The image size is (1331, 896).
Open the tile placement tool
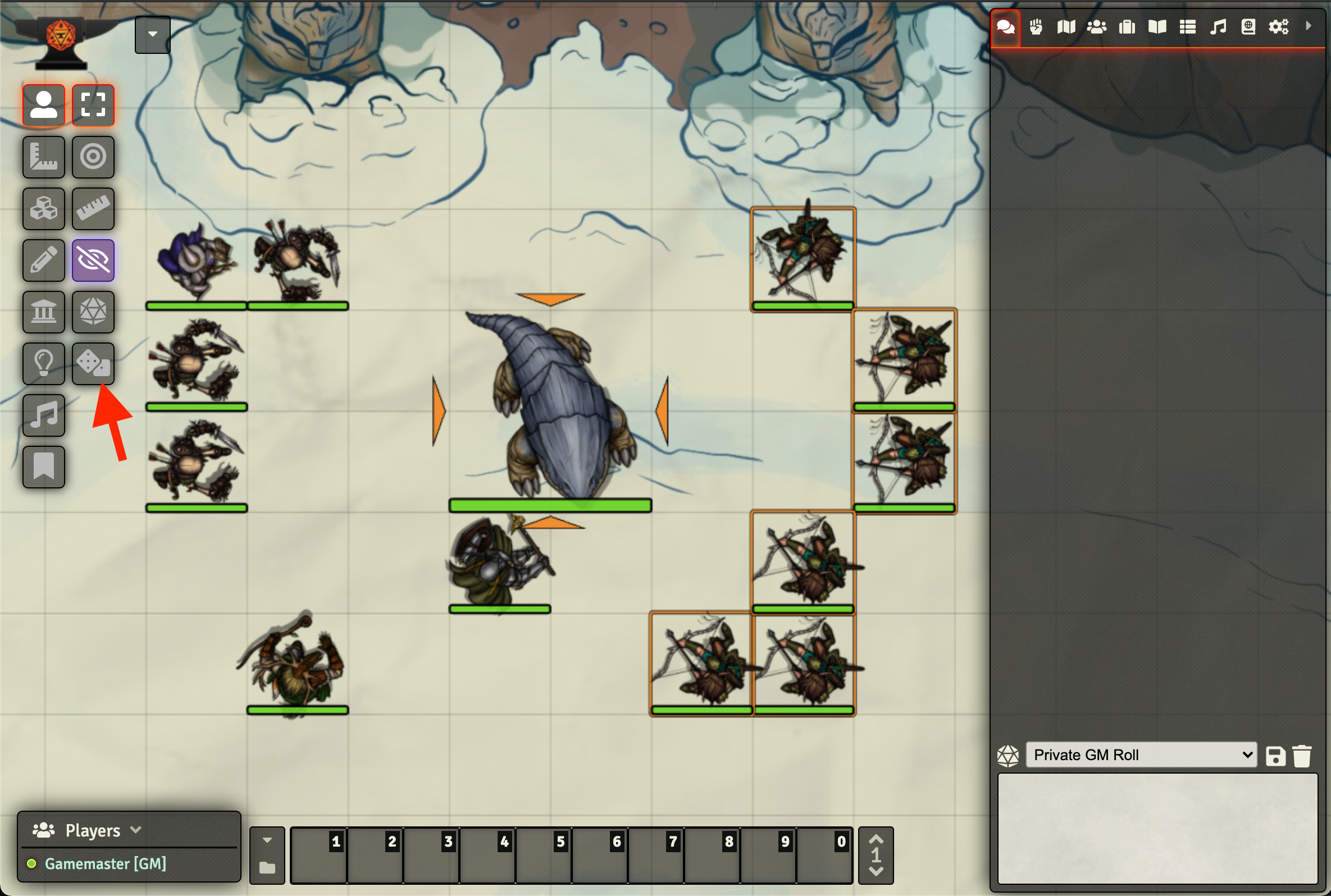[43, 209]
